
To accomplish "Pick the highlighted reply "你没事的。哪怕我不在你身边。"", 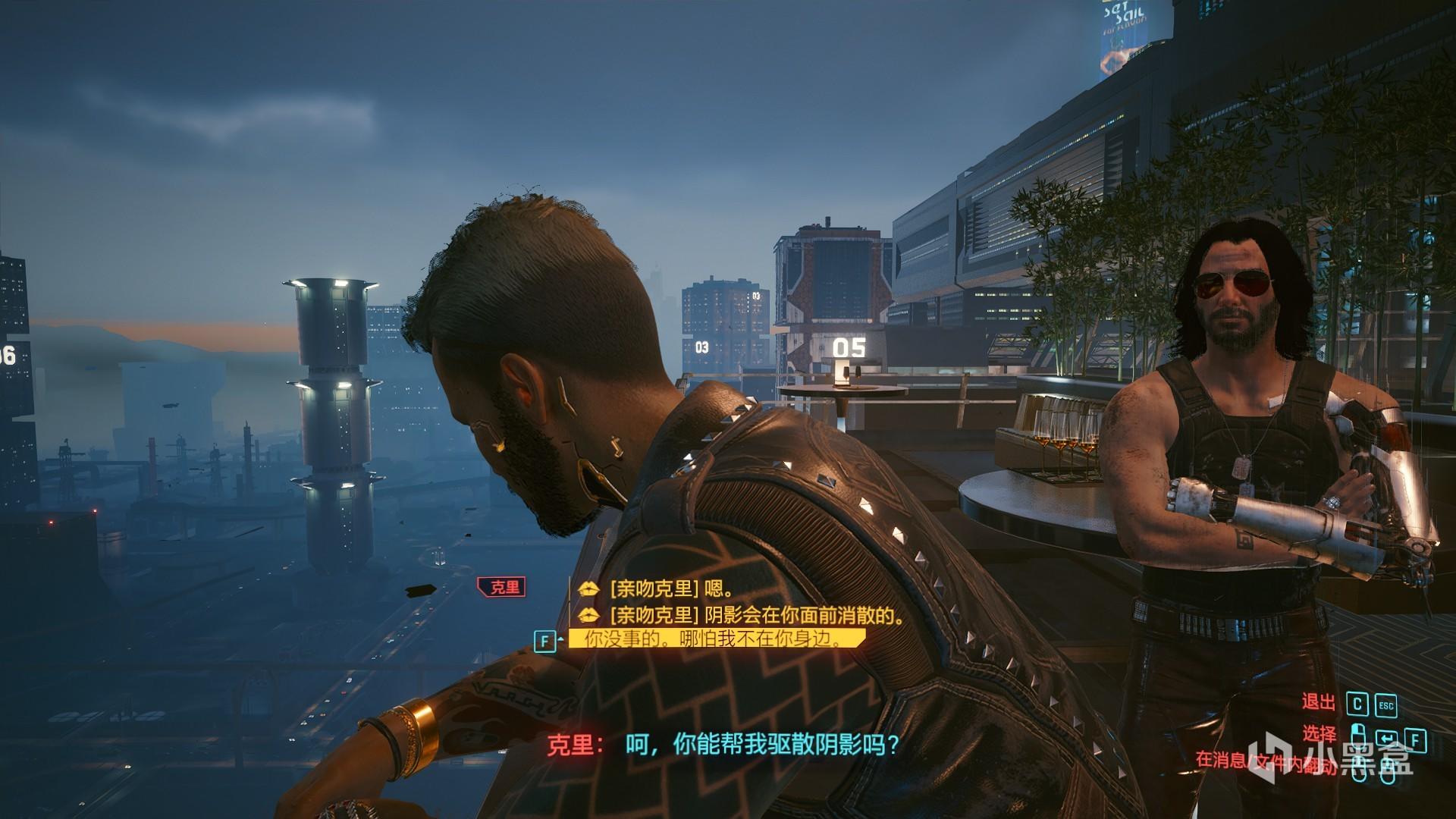I will click(714, 639).
